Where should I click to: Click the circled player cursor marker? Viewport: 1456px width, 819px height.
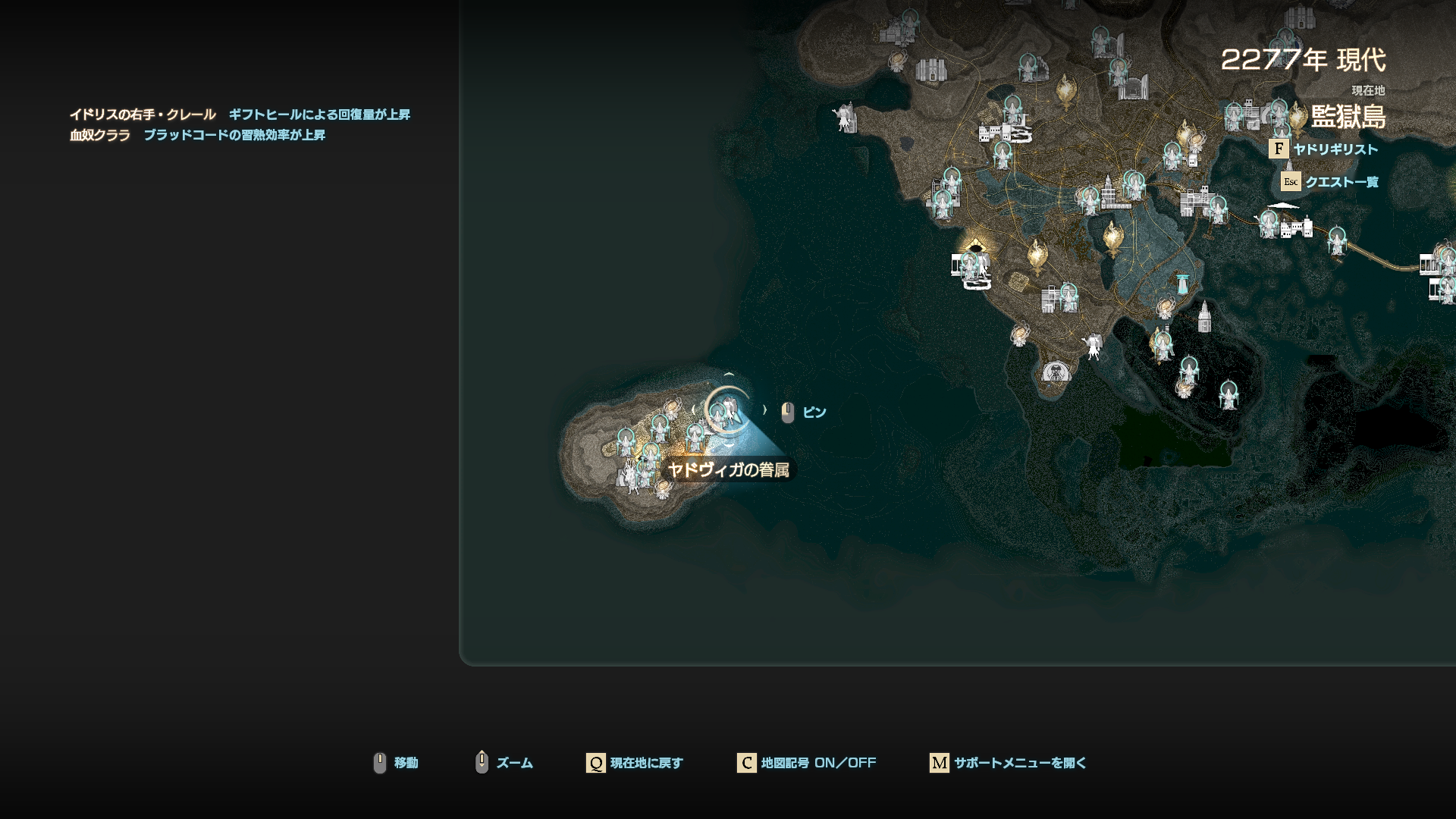(x=727, y=410)
